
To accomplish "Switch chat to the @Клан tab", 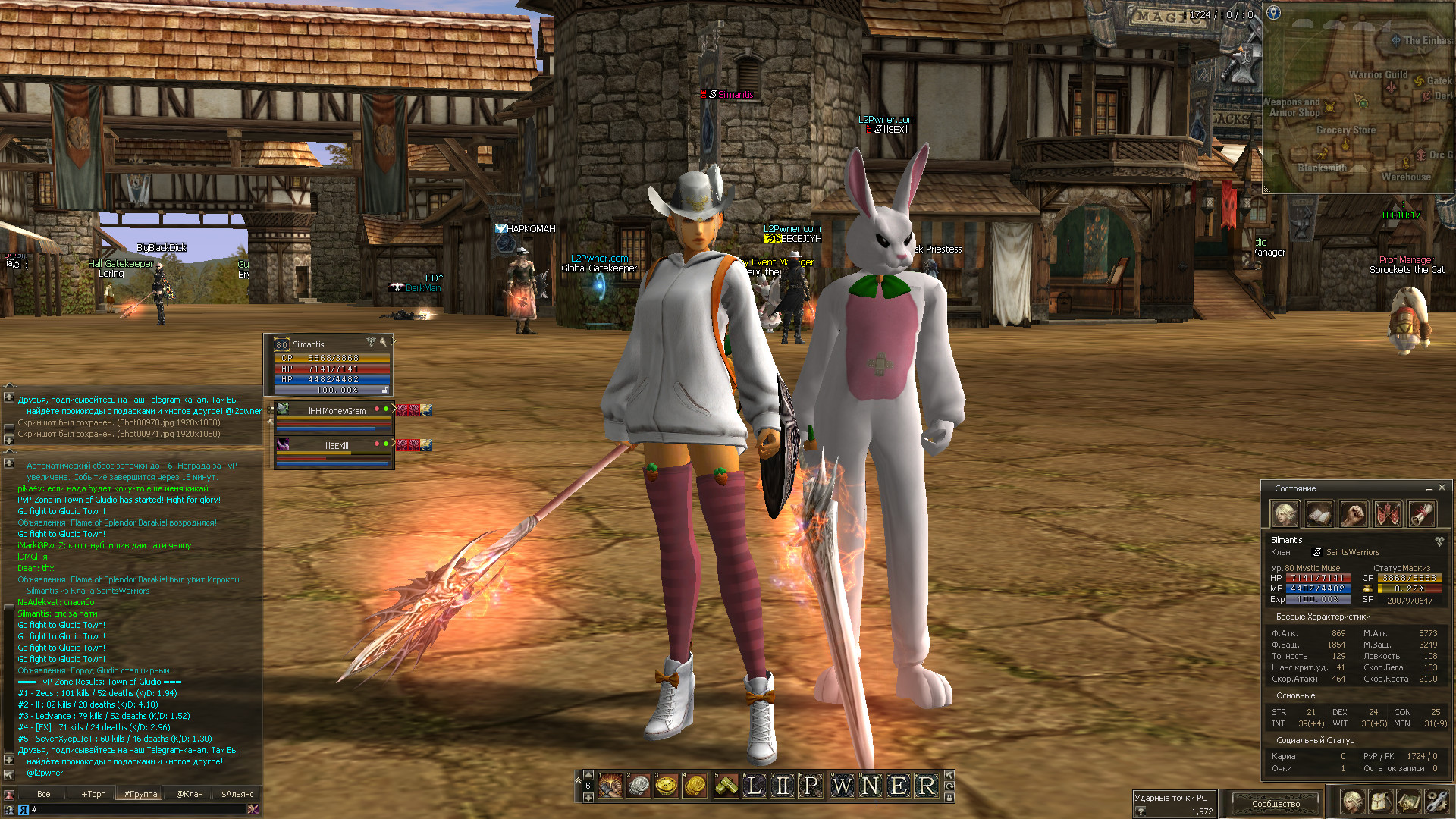I will [x=190, y=794].
